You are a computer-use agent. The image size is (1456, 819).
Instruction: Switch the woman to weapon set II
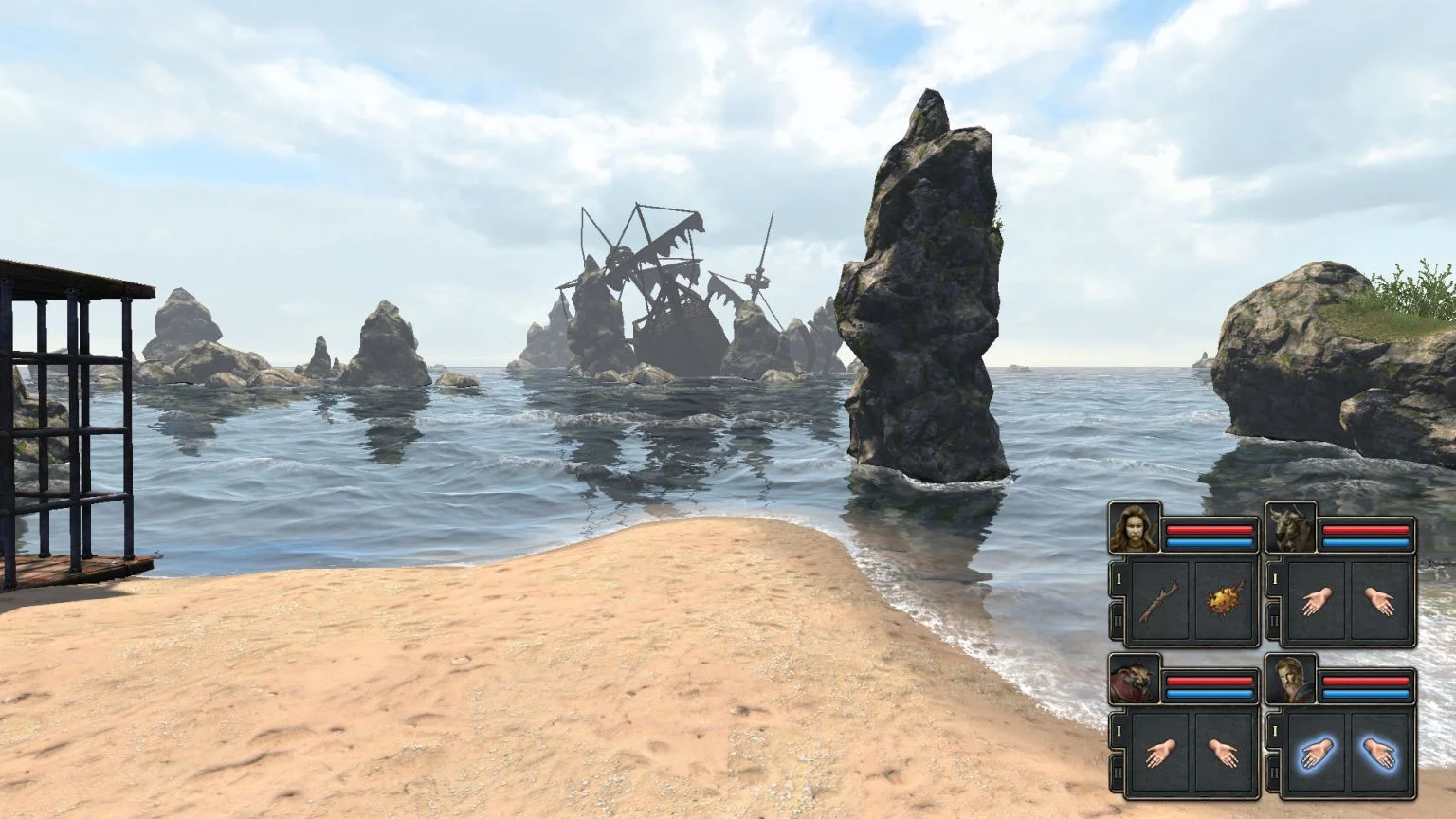[1118, 621]
